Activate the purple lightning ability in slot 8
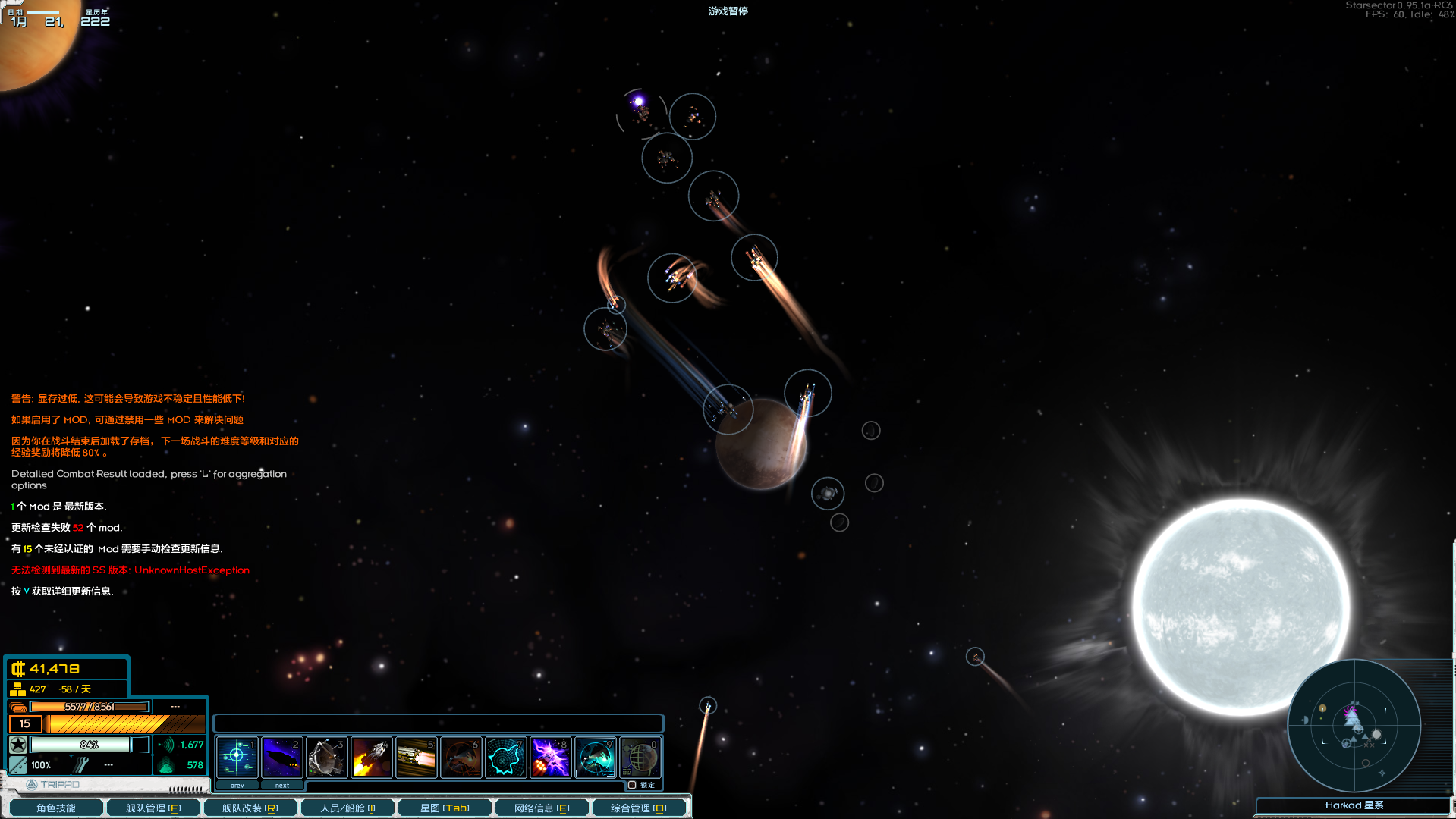Screen dimensions: 1456x819 tap(550, 756)
